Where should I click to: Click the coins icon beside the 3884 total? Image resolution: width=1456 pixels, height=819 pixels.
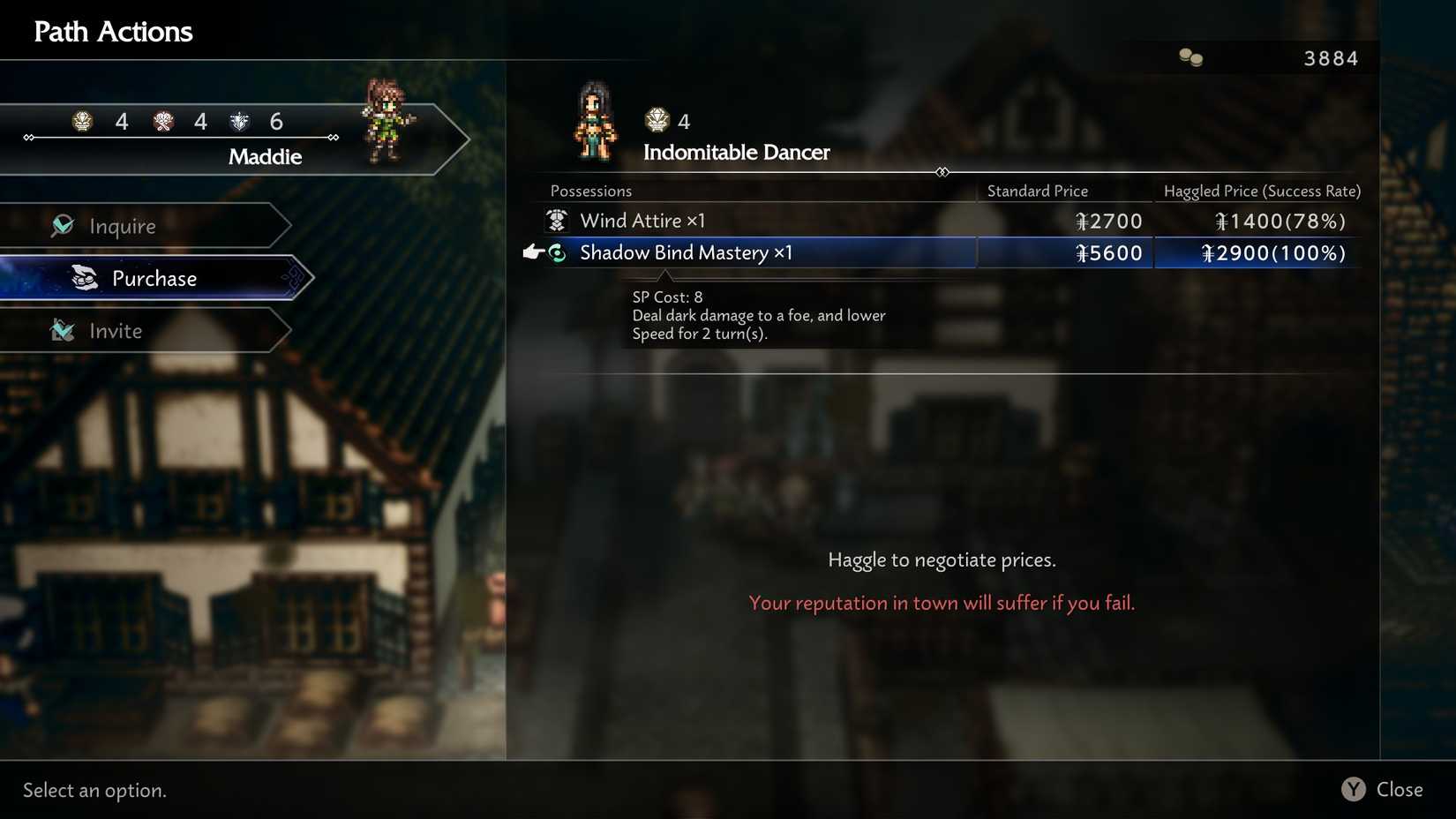pyautogui.click(x=1190, y=57)
